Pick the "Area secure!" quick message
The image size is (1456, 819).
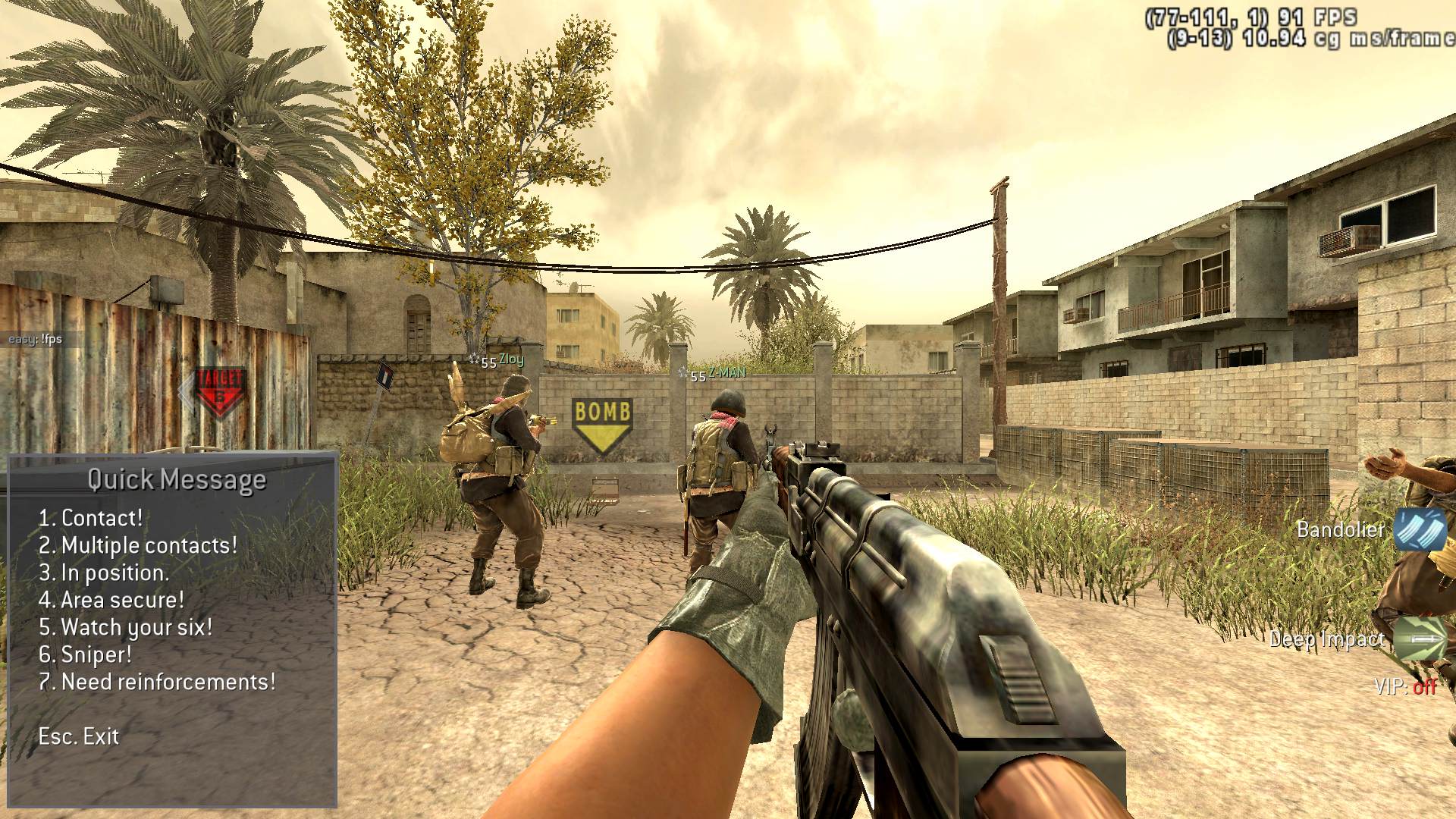(111, 601)
